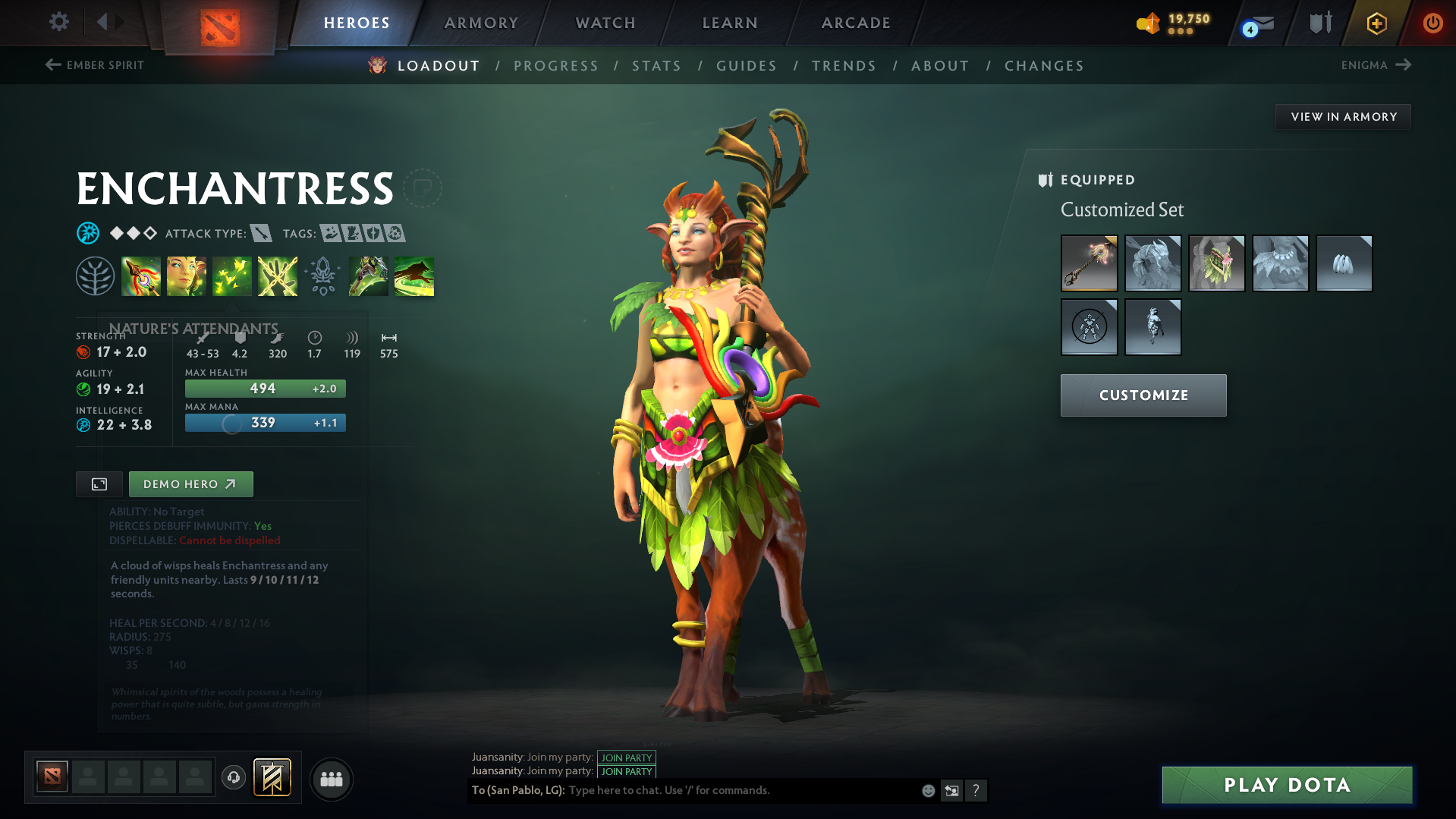Select the Enchant ability icon
Viewport: 1456px width, 819px height.
coord(187,276)
